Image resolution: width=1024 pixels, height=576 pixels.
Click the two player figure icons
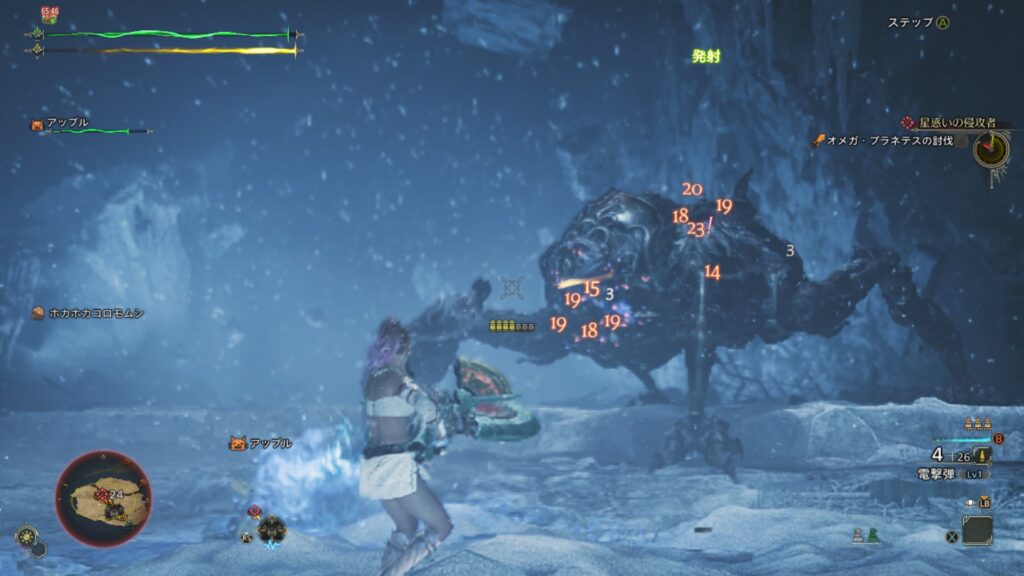pos(865,536)
